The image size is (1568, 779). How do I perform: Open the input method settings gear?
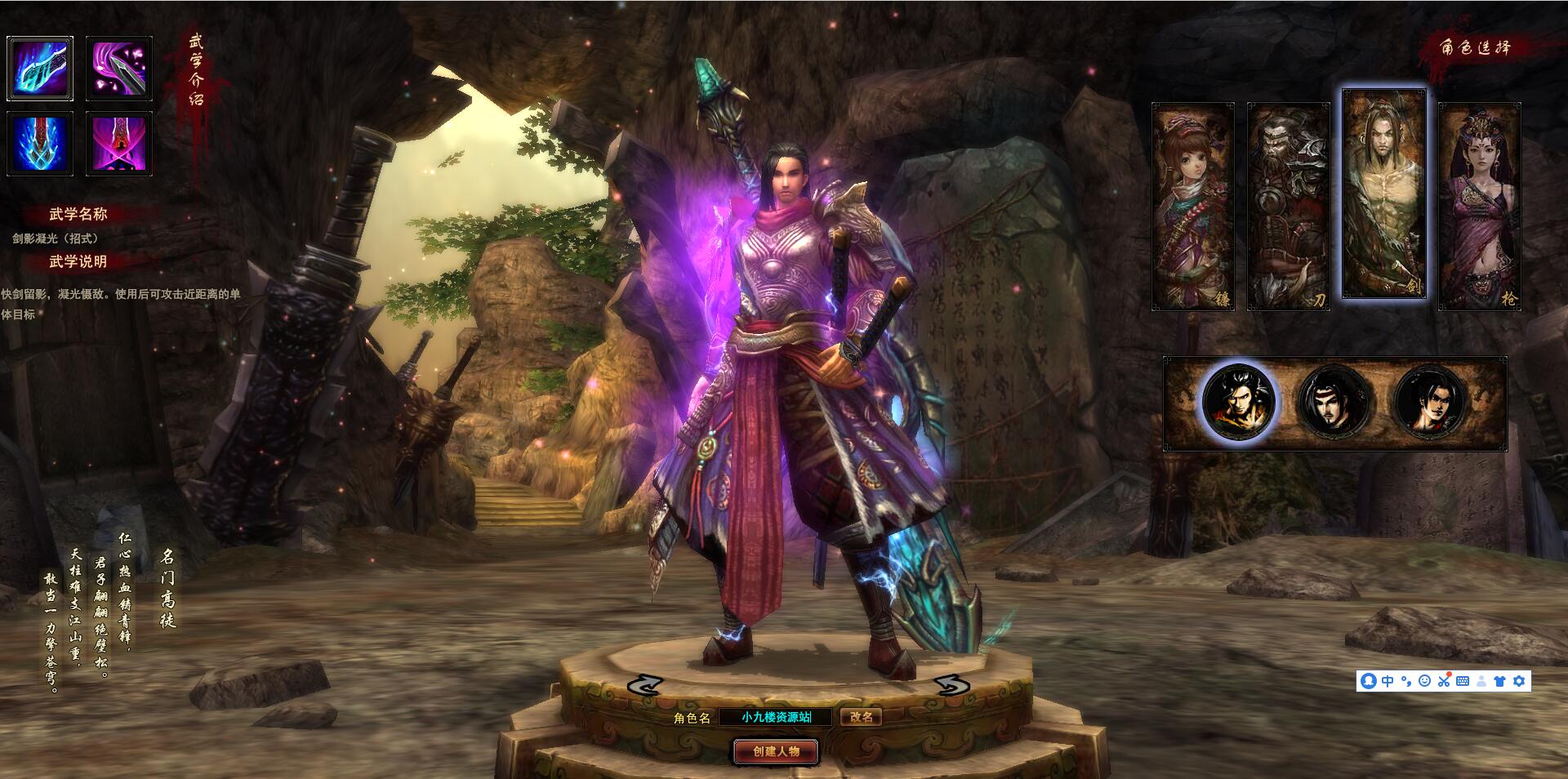pos(1519,681)
